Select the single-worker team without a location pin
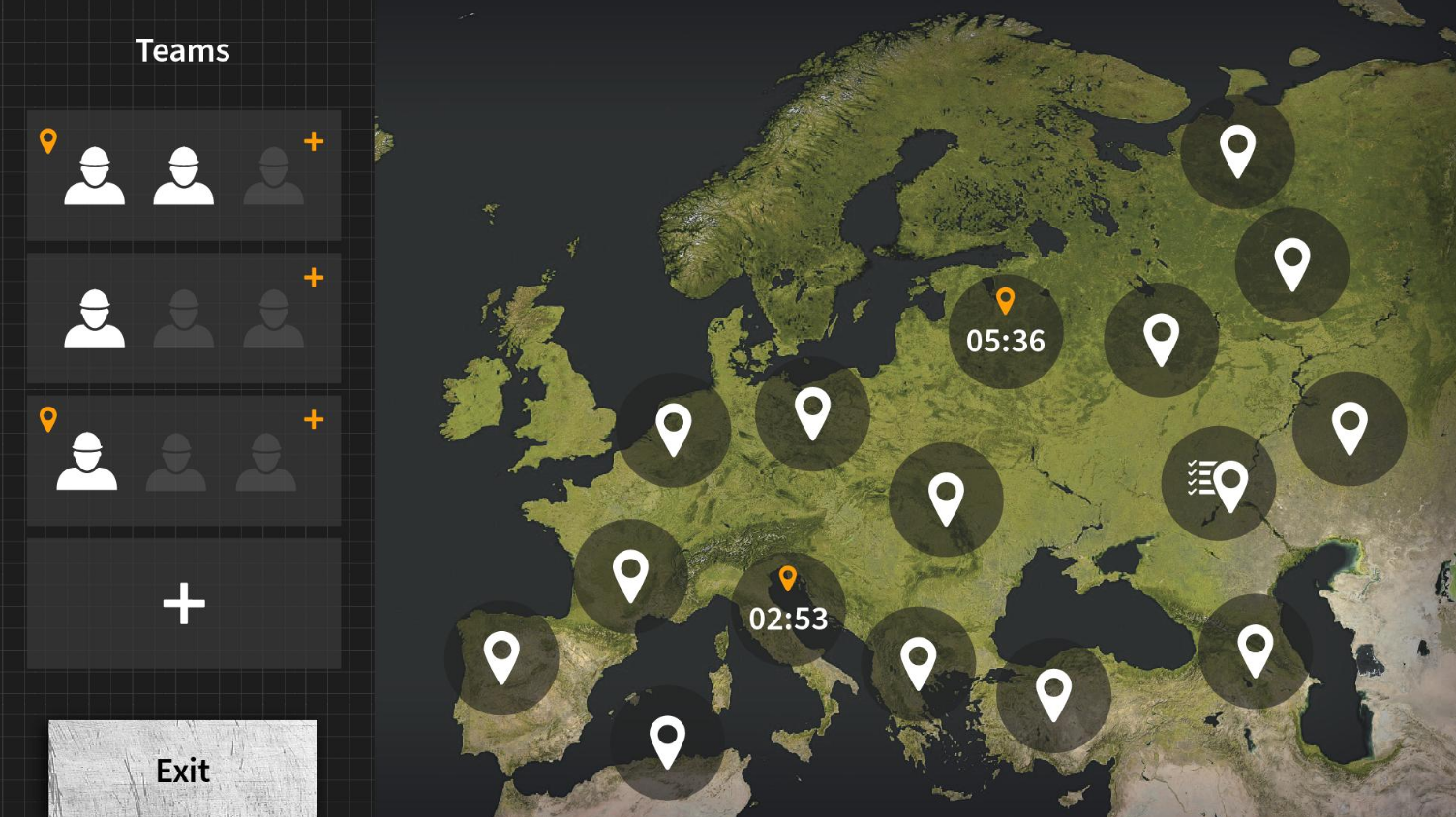1456x817 pixels. [183, 318]
